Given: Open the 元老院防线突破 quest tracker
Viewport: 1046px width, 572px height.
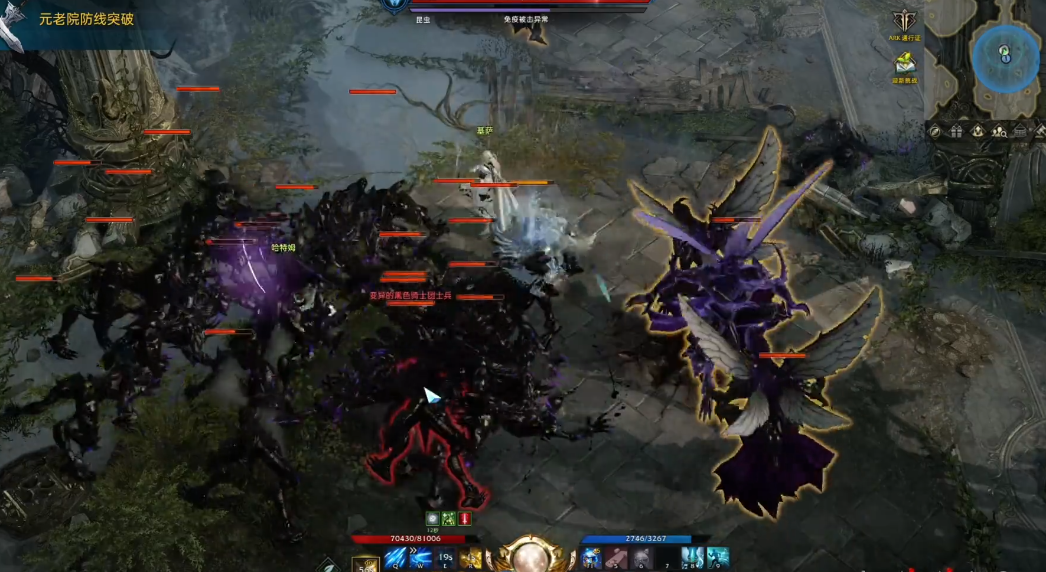Looking at the screenshot, I should 85,19.
